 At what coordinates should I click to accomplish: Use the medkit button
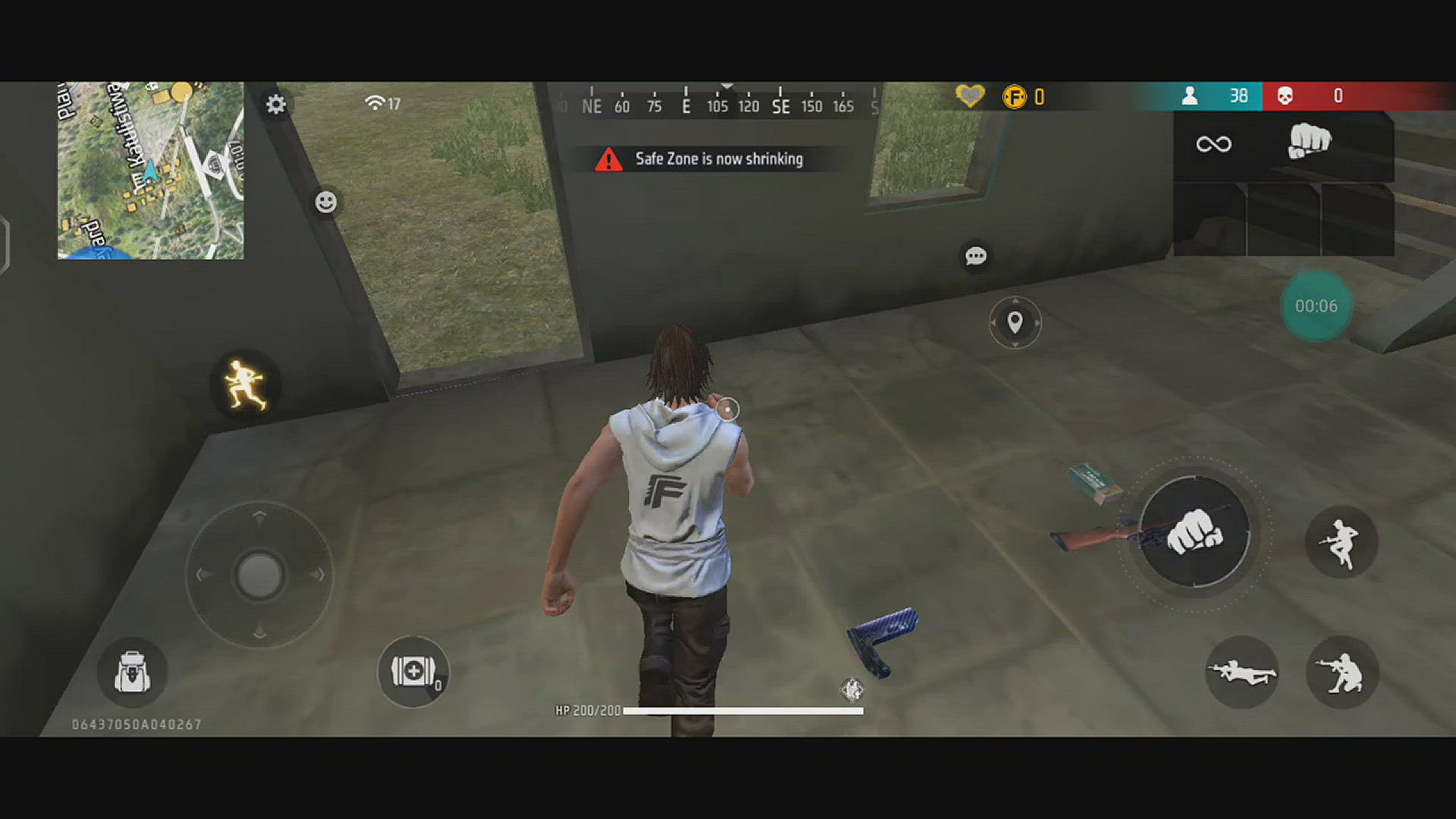(413, 672)
